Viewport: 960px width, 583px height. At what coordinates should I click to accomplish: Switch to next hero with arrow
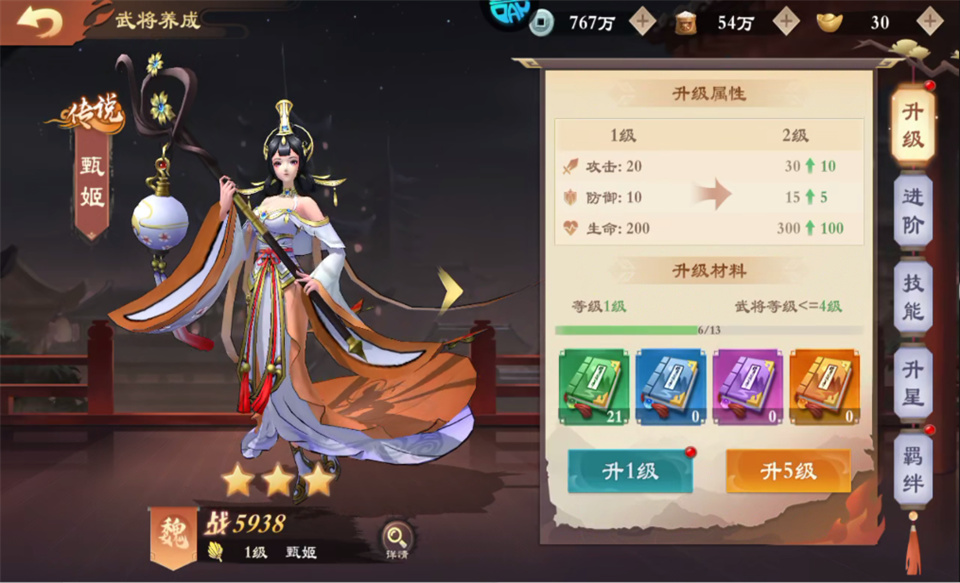pyautogui.click(x=450, y=289)
